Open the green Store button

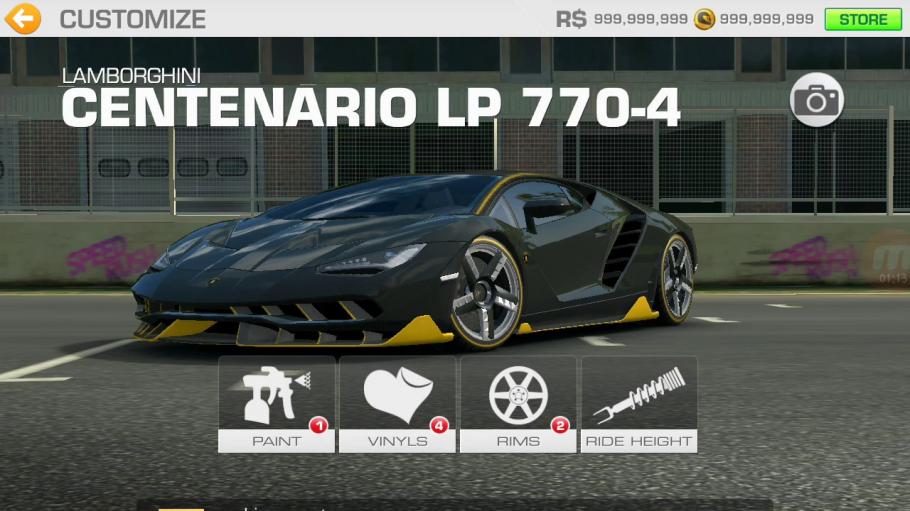click(x=862, y=19)
